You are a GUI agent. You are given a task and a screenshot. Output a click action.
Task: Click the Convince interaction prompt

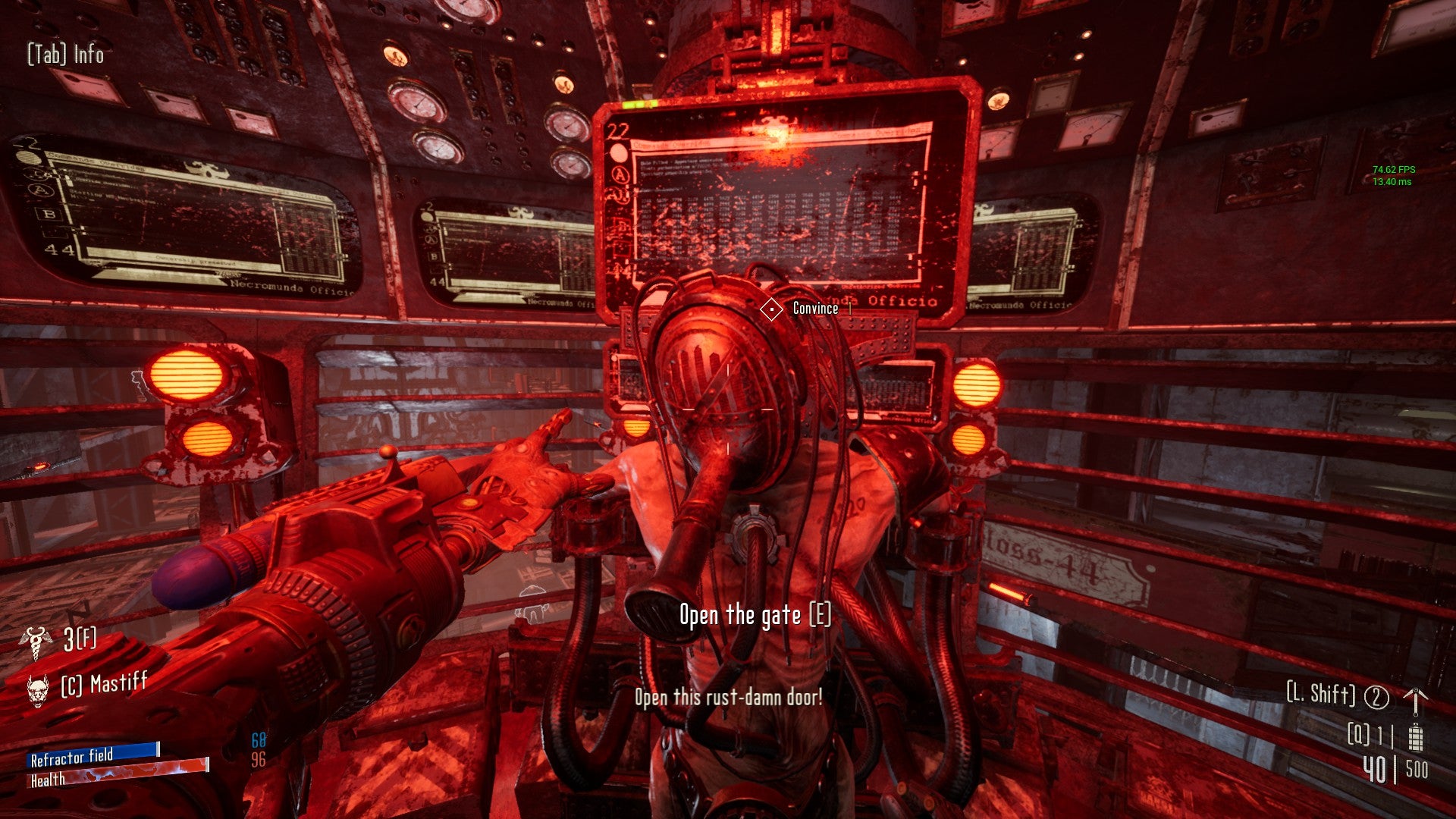coord(815,309)
